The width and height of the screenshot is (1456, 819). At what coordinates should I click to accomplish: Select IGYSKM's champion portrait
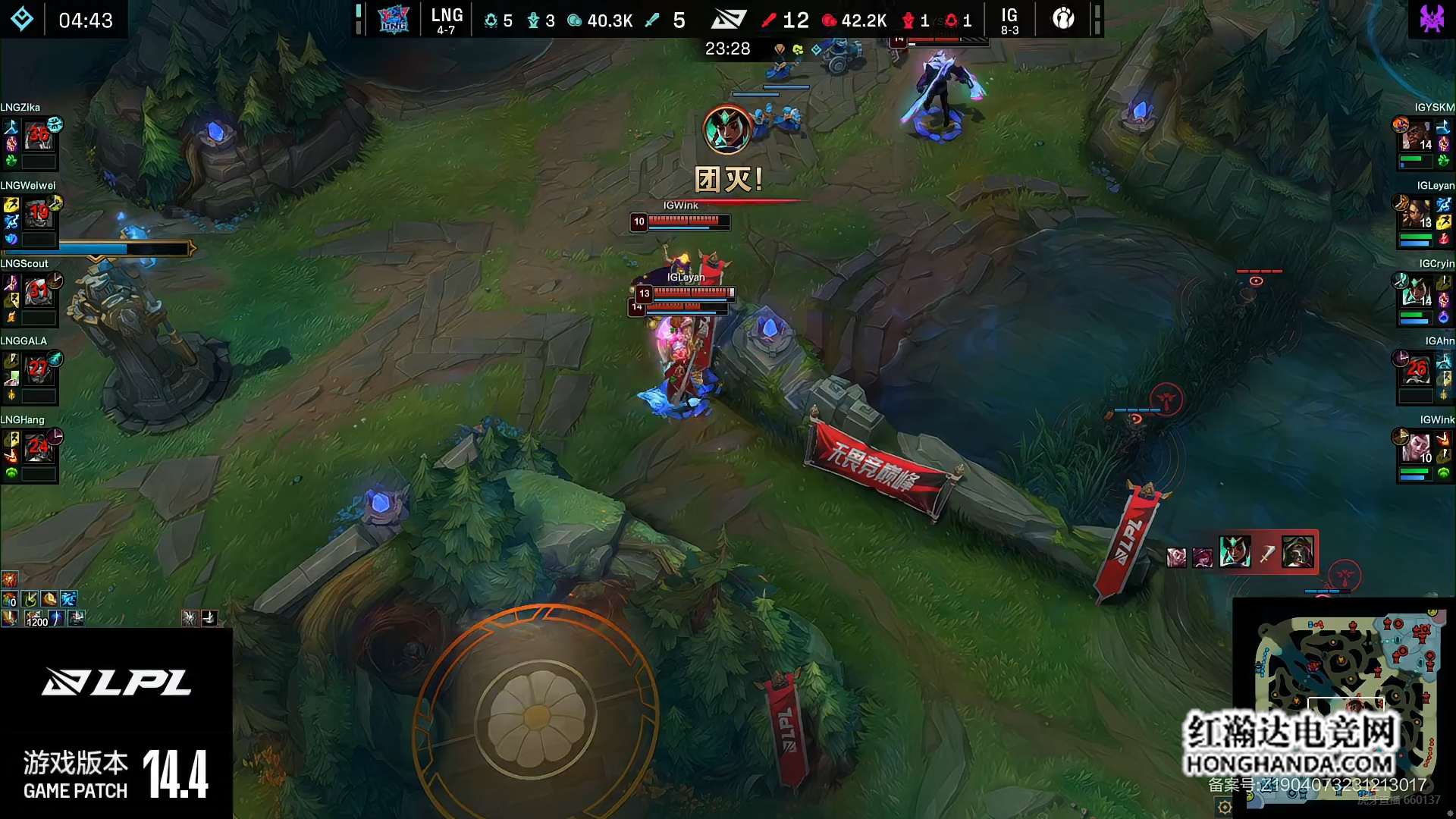click(1417, 136)
